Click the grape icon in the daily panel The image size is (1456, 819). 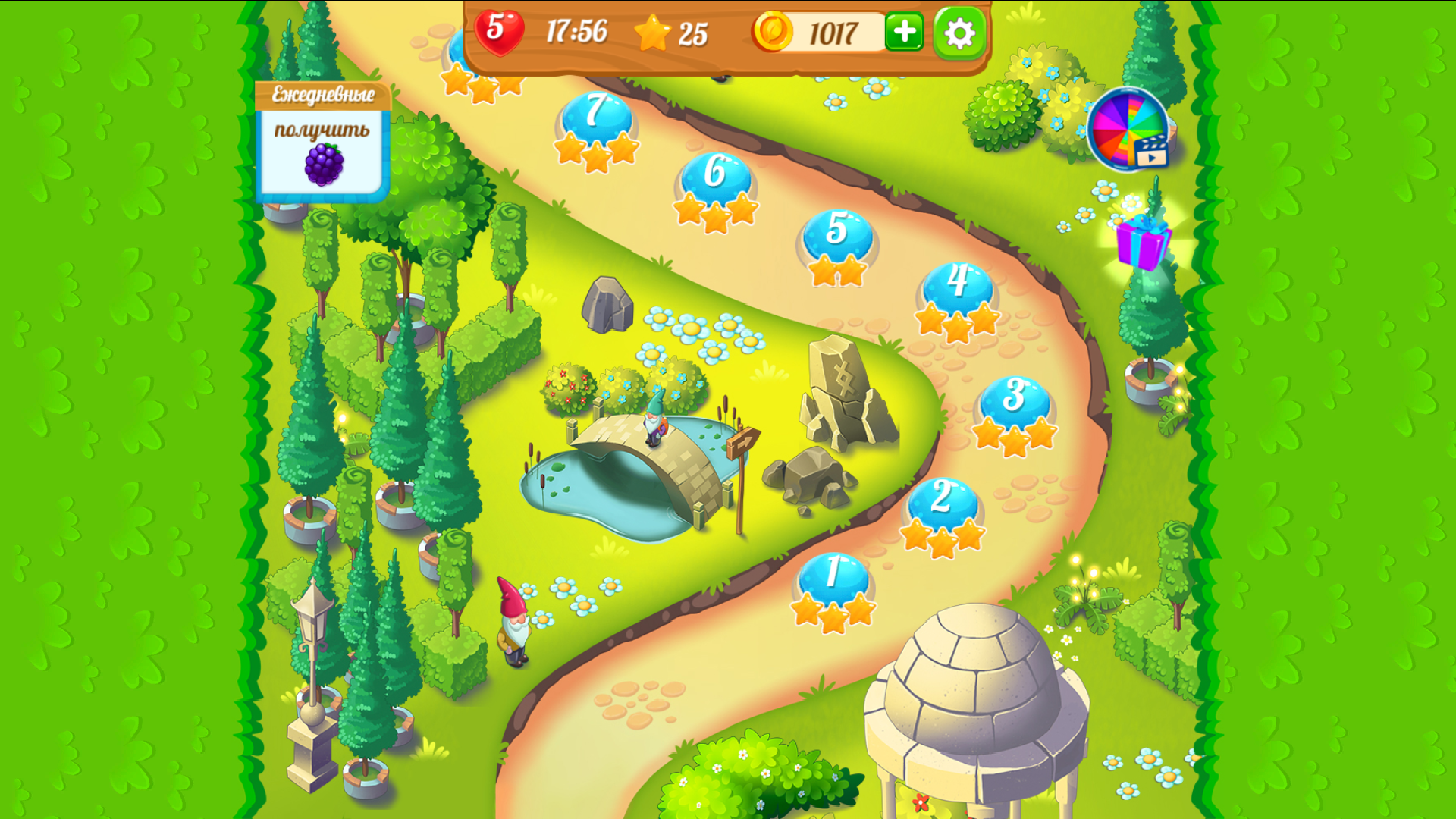(x=323, y=163)
